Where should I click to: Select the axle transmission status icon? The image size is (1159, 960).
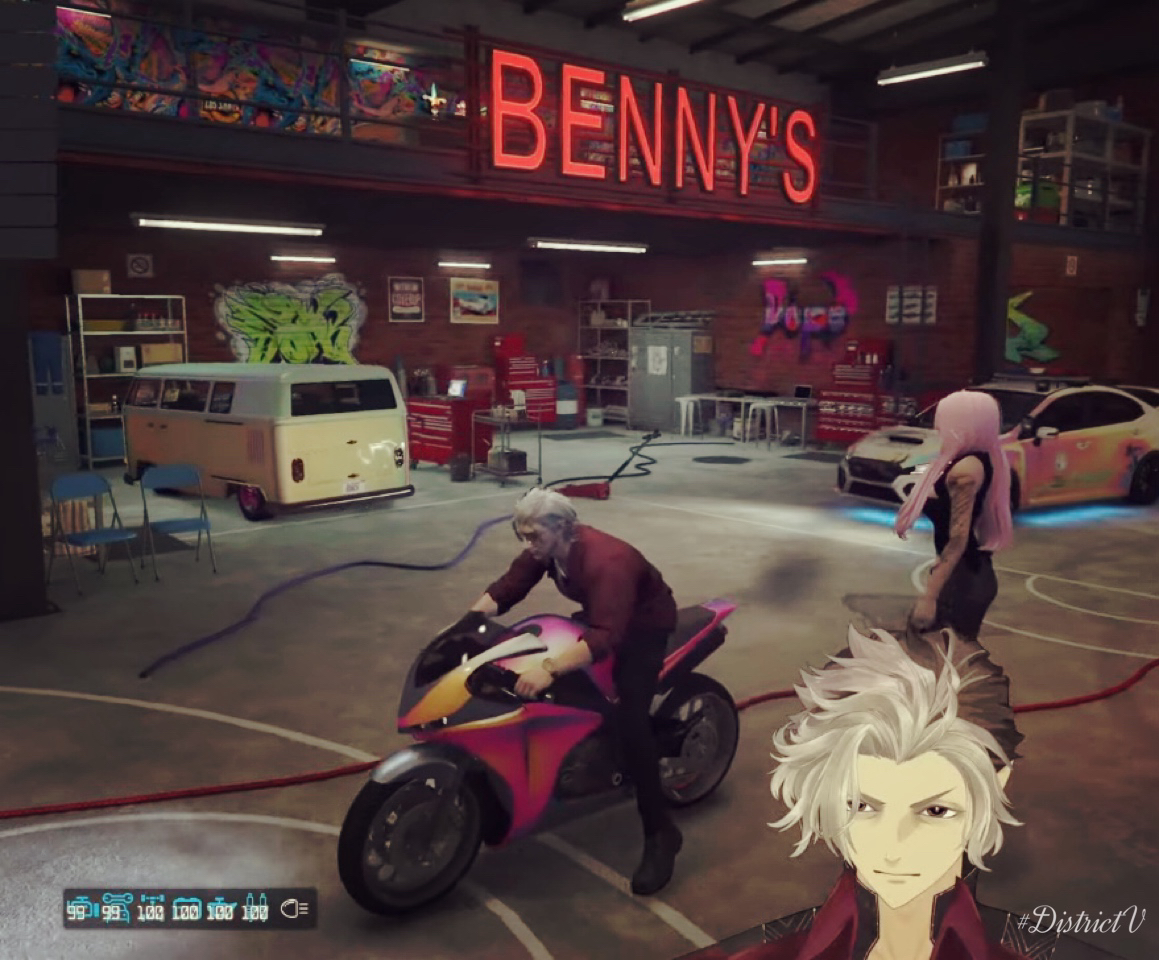pyautogui.click(x=152, y=908)
